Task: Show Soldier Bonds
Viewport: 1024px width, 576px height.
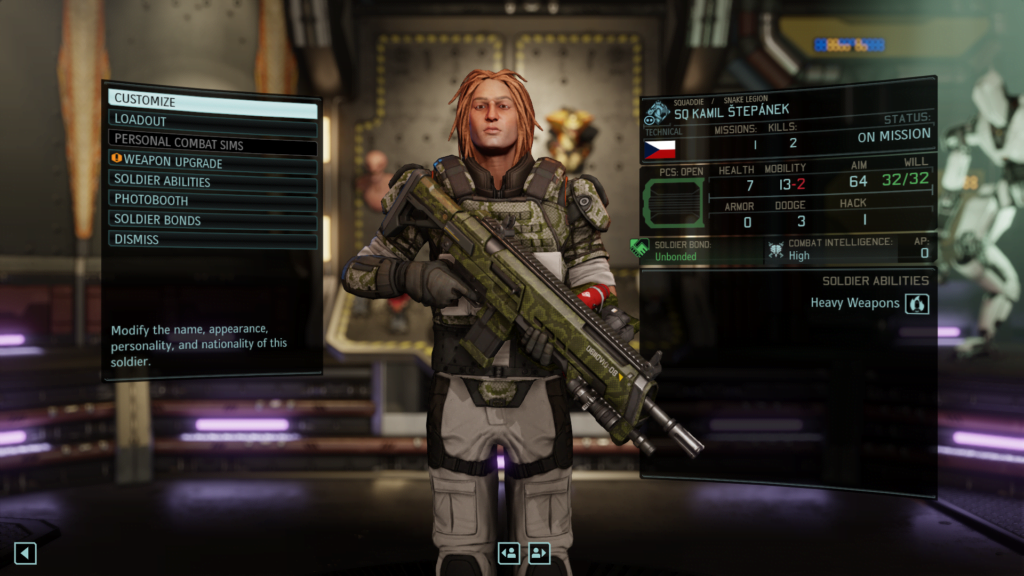Action: tap(212, 220)
